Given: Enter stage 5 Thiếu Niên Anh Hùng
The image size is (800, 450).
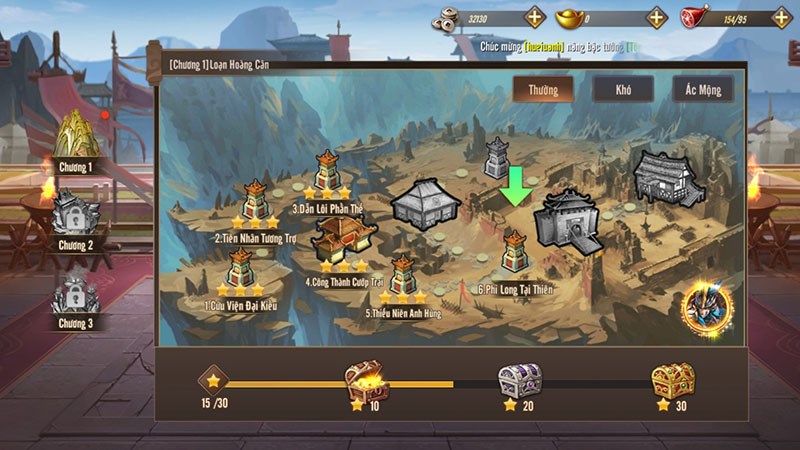Looking at the screenshot, I should coord(402,277).
